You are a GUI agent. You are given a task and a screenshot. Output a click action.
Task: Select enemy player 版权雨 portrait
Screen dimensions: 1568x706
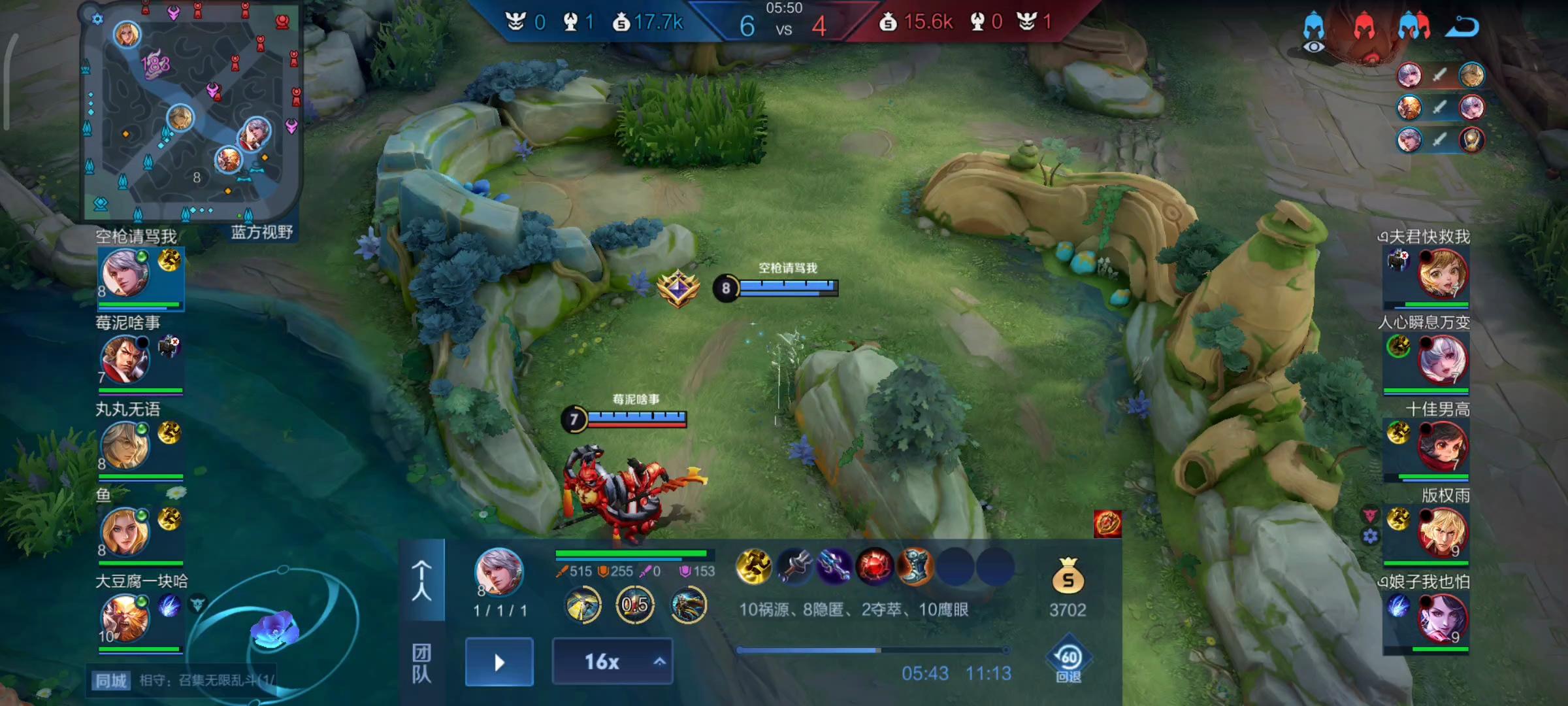tap(1442, 532)
